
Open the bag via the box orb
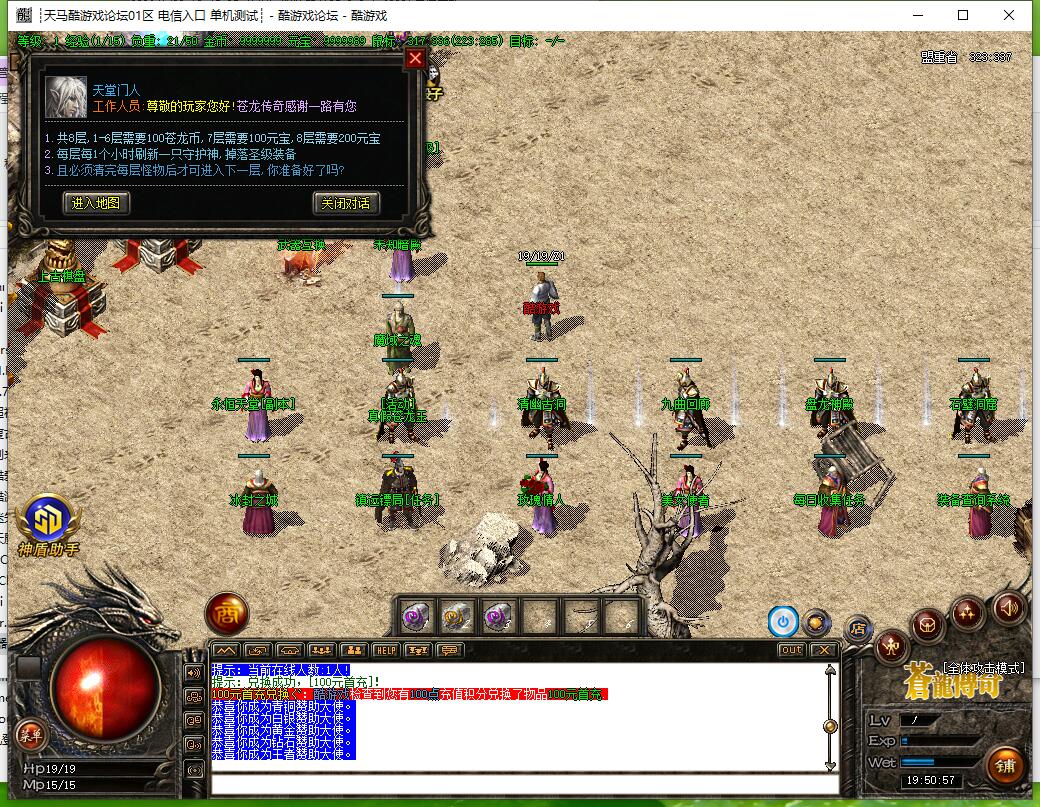pos(930,627)
